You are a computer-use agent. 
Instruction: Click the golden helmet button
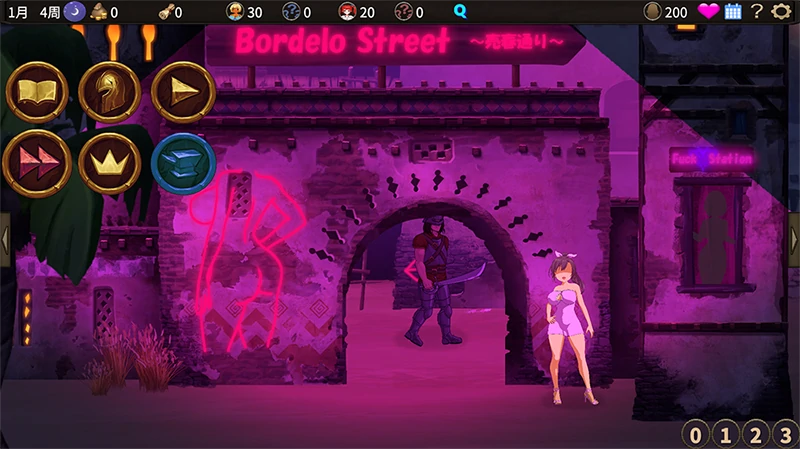click(x=109, y=92)
